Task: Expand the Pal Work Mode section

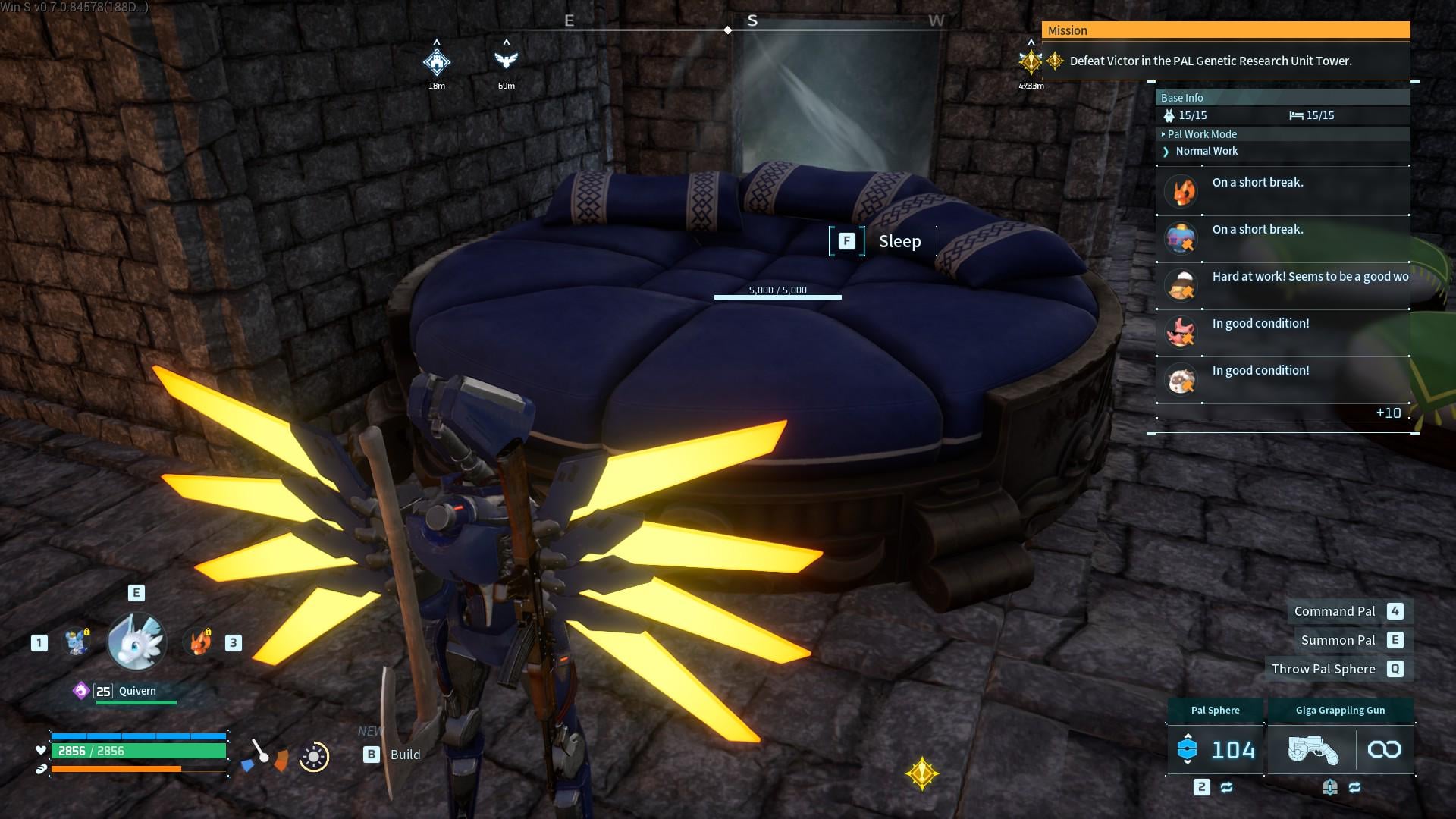Action: pyautogui.click(x=1202, y=134)
